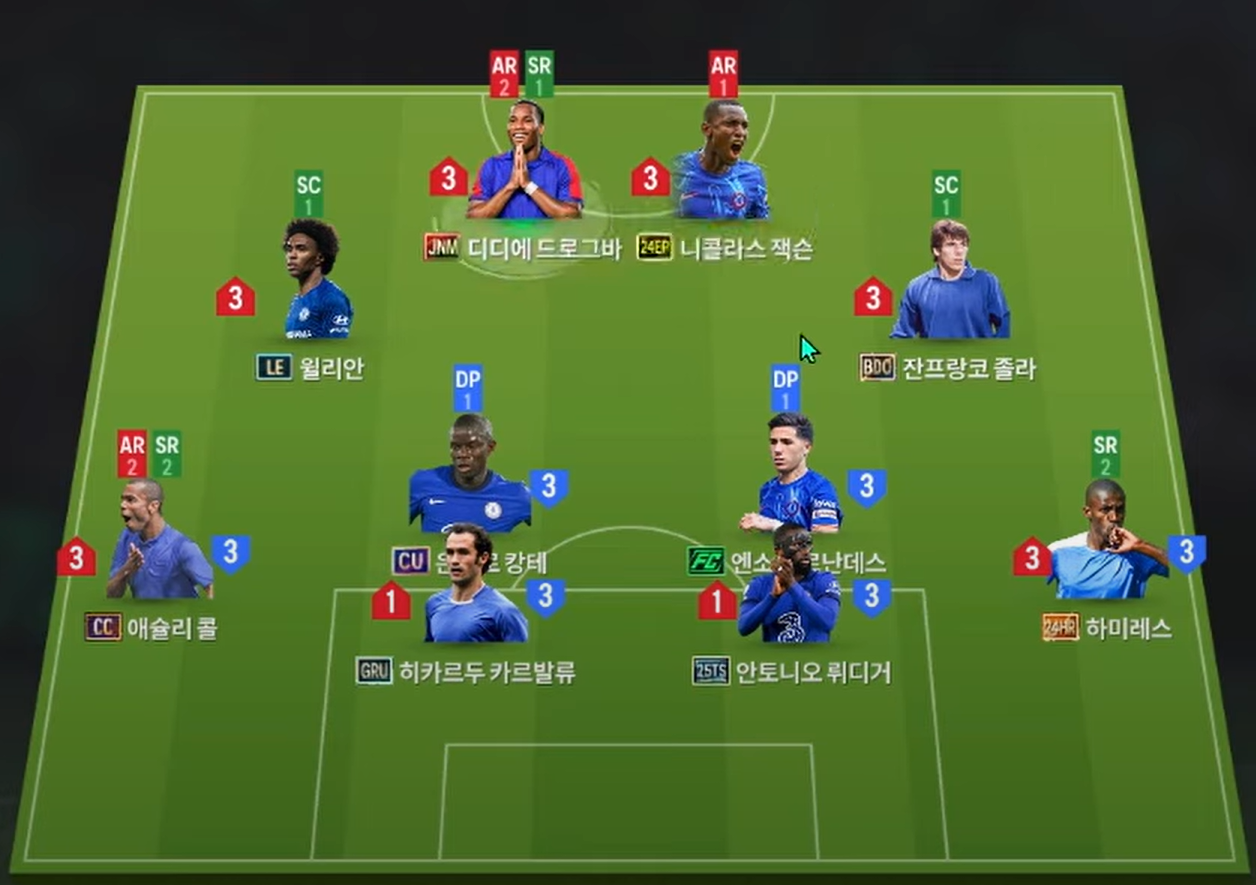Select Gianfranco Zola's player portrait
The height and width of the screenshot is (885, 1256).
pos(950,283)
